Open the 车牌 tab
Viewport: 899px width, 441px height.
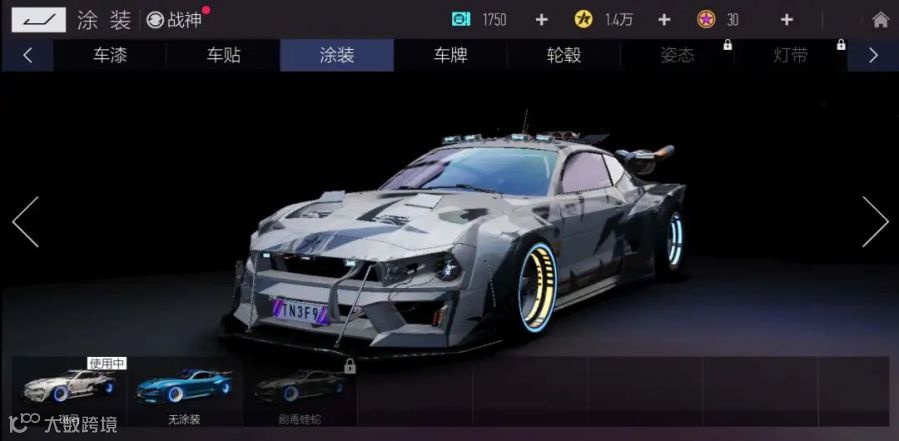coord(450,56)
